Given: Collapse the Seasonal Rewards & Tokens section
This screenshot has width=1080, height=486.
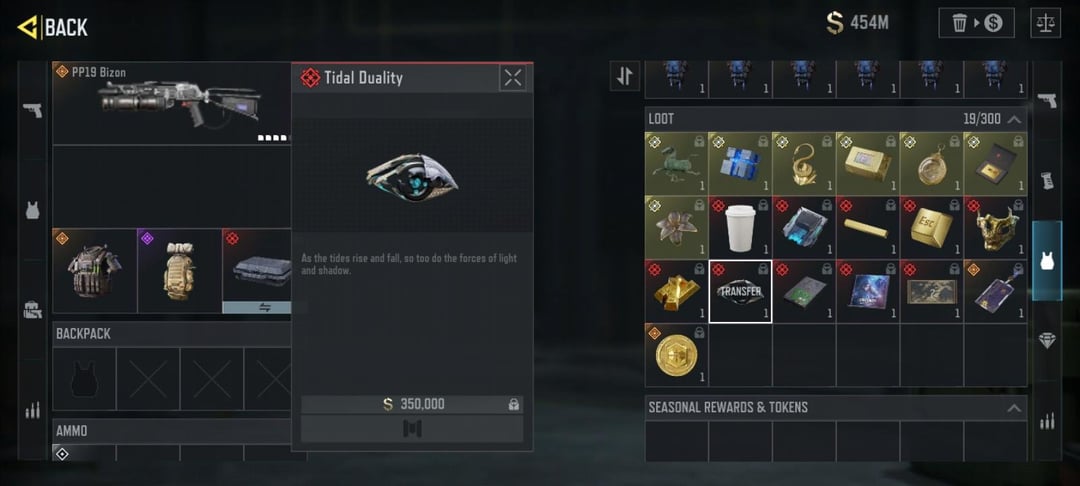Looking at the screenshot, I should click(1014, 408).
